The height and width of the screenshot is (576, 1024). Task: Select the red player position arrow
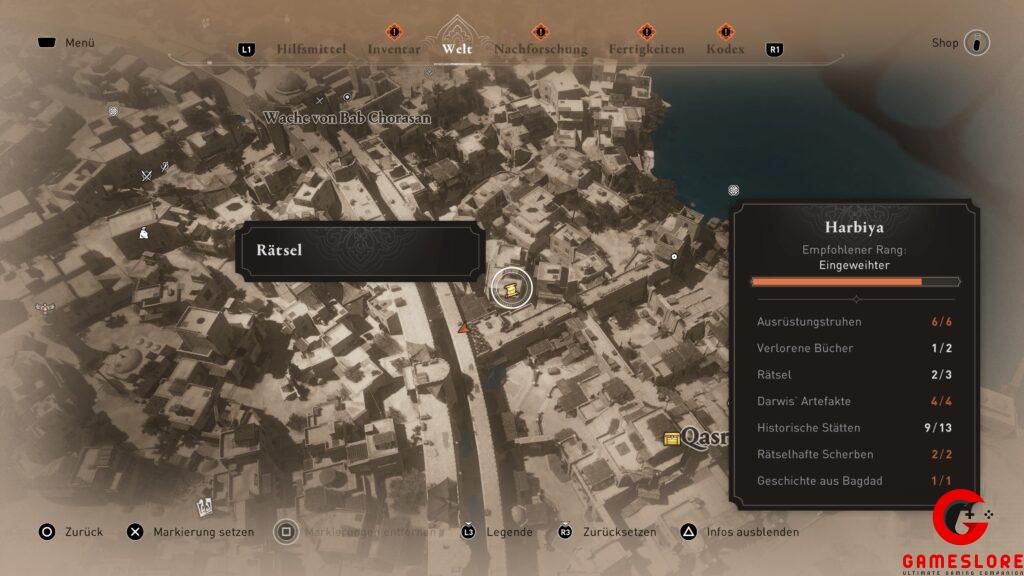[463, 326]
